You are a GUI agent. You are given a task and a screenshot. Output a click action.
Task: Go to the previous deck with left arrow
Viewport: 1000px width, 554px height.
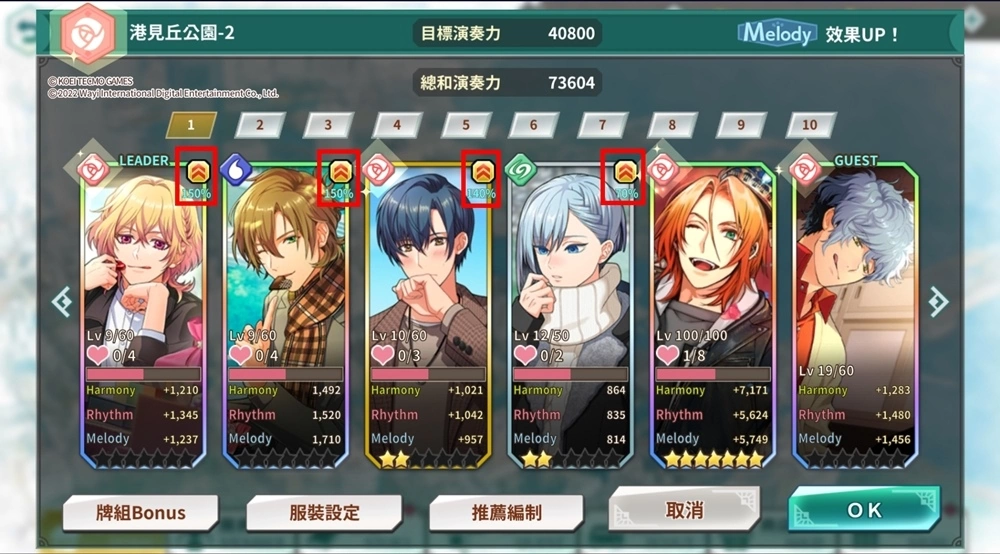(62, 301)
